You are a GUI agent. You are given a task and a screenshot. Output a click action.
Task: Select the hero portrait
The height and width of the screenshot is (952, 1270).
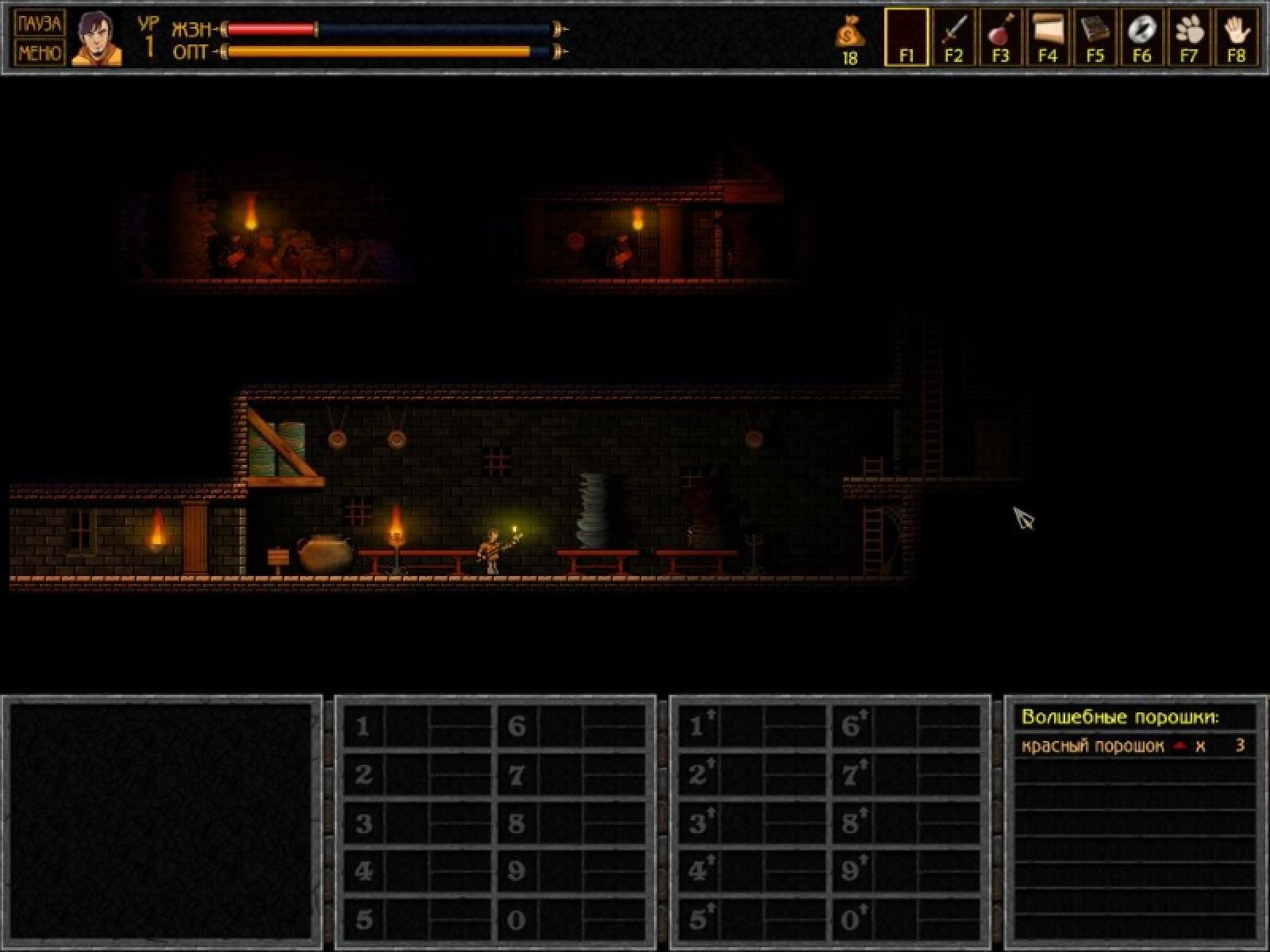pyautogui.click(x=97, y=38)
